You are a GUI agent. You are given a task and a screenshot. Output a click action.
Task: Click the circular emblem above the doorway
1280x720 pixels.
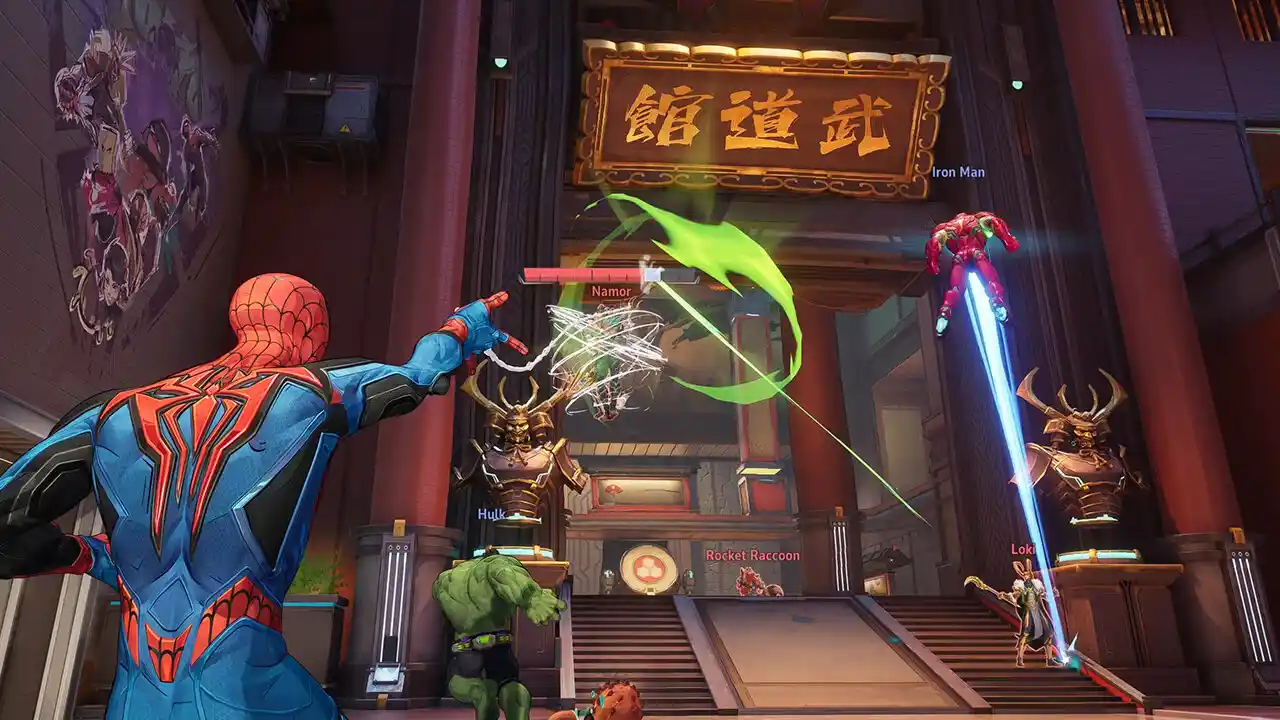click(x=650, y=567)
